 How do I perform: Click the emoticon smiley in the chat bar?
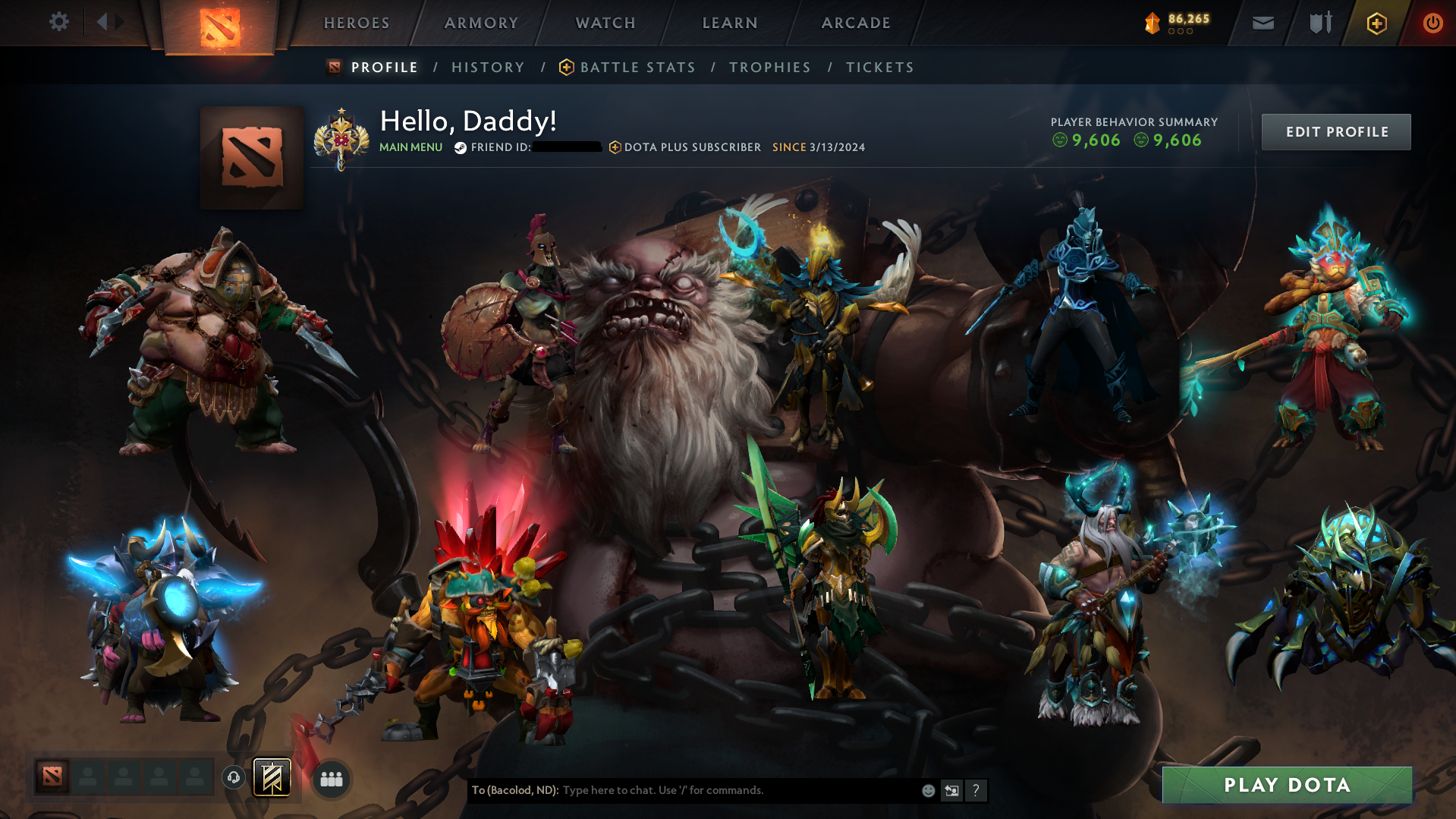click(927, 790)
